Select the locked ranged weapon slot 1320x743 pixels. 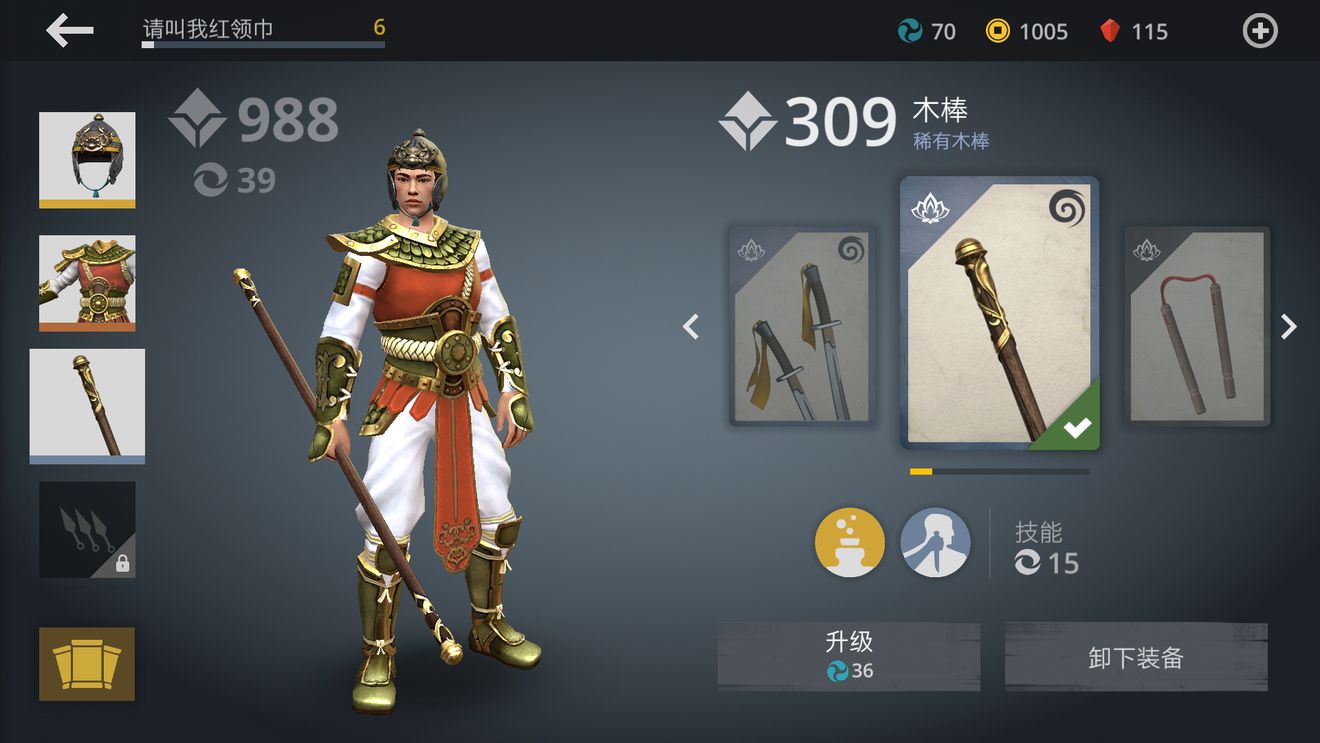87,530
